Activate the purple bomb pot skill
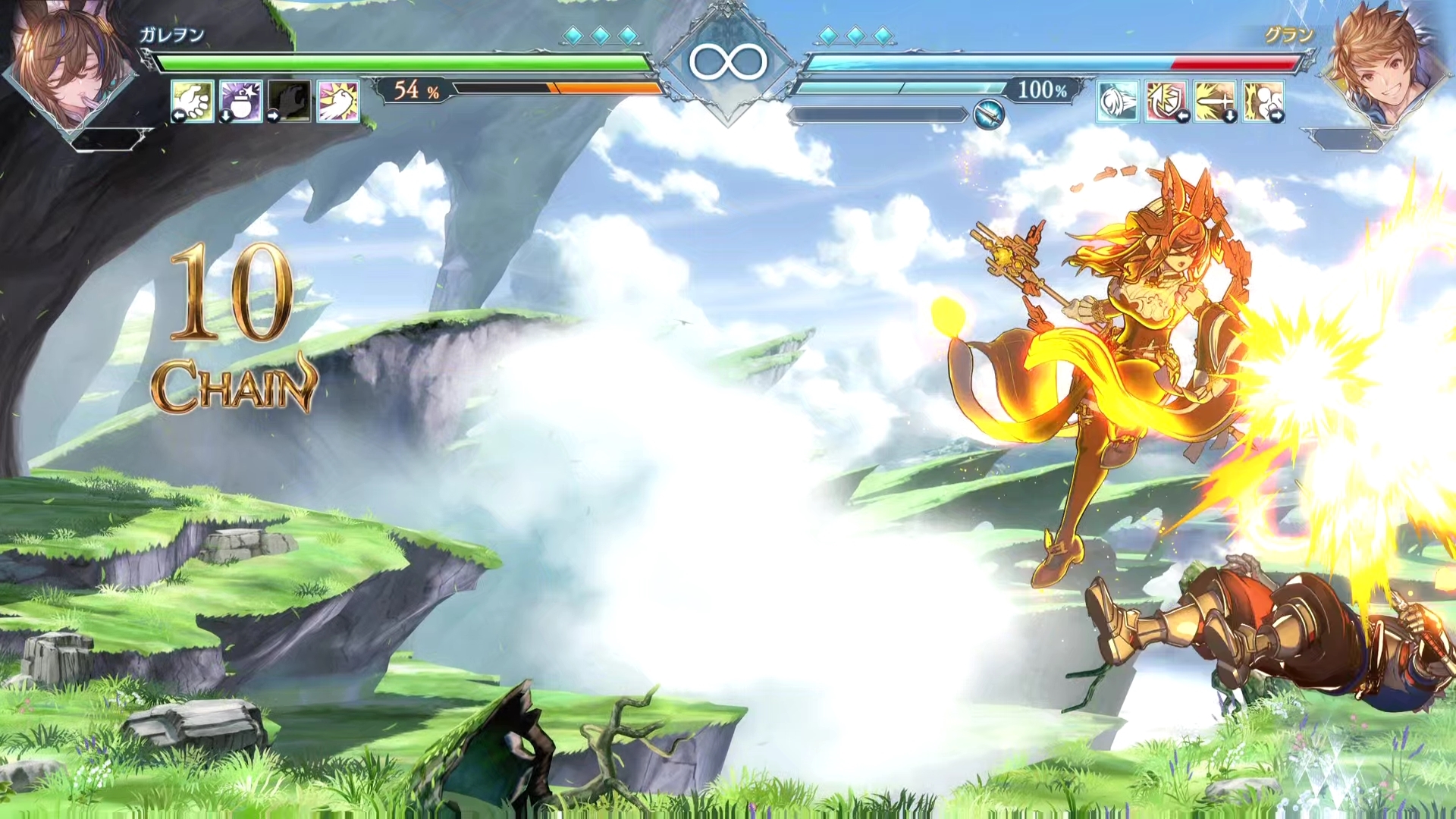The image size is (1456, 819). [x=241, y=101]
